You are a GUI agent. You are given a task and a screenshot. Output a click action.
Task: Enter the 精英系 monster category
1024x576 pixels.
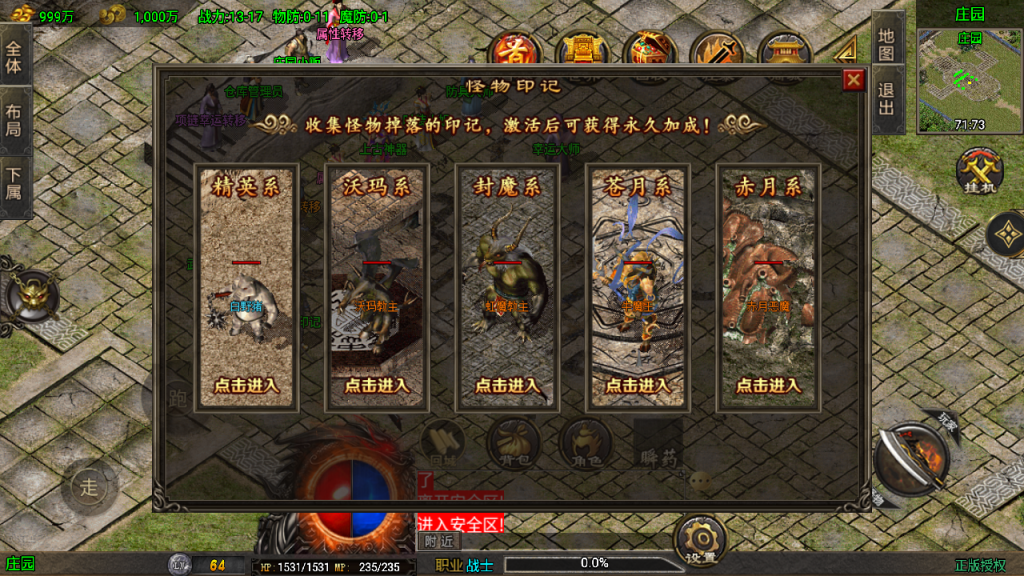[247, 385]
